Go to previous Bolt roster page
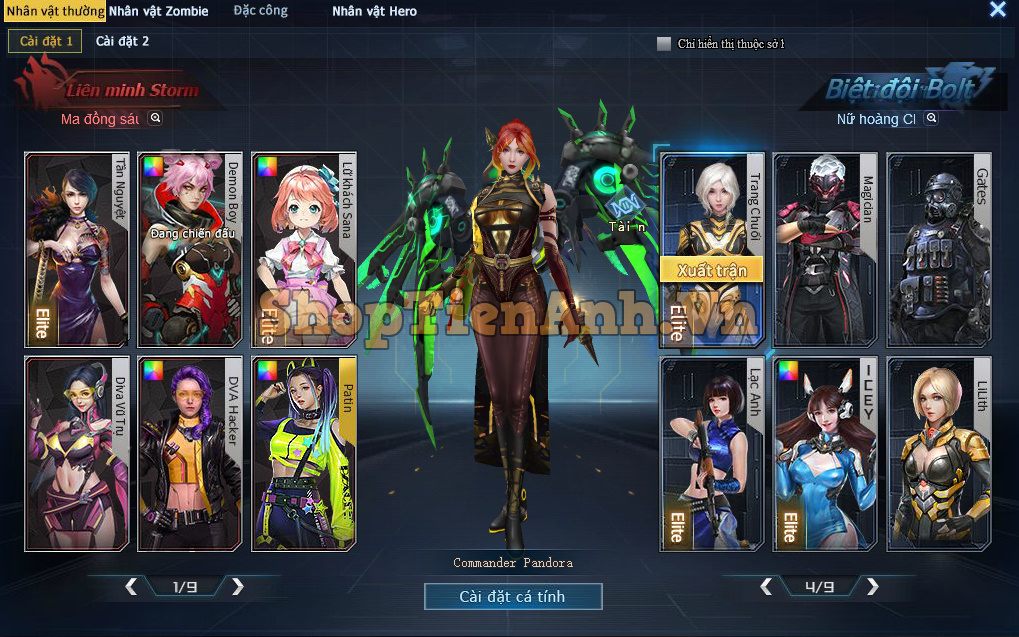 tap(766, 587)
